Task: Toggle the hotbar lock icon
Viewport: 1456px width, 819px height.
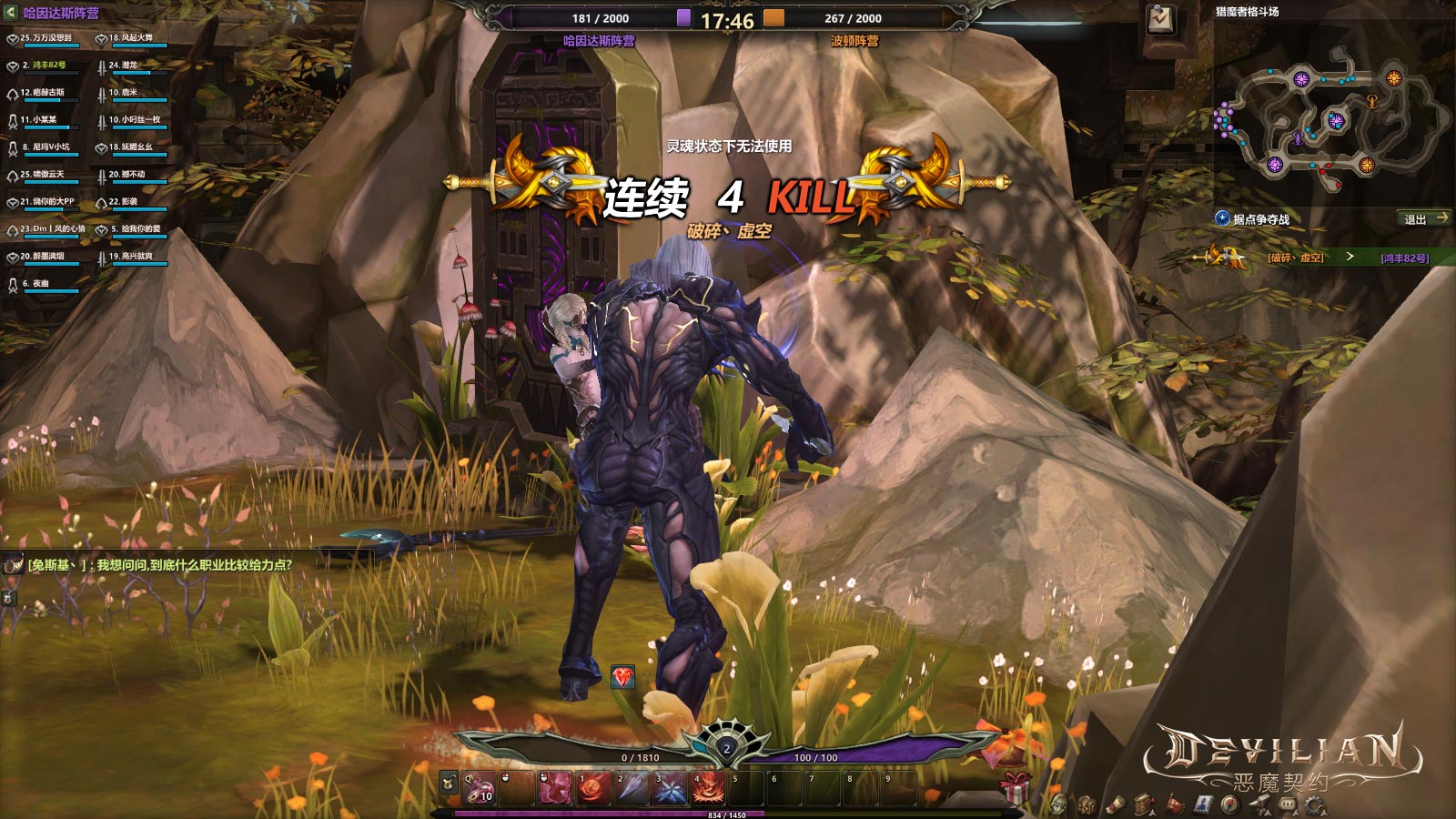Action: tap(449, 784)
